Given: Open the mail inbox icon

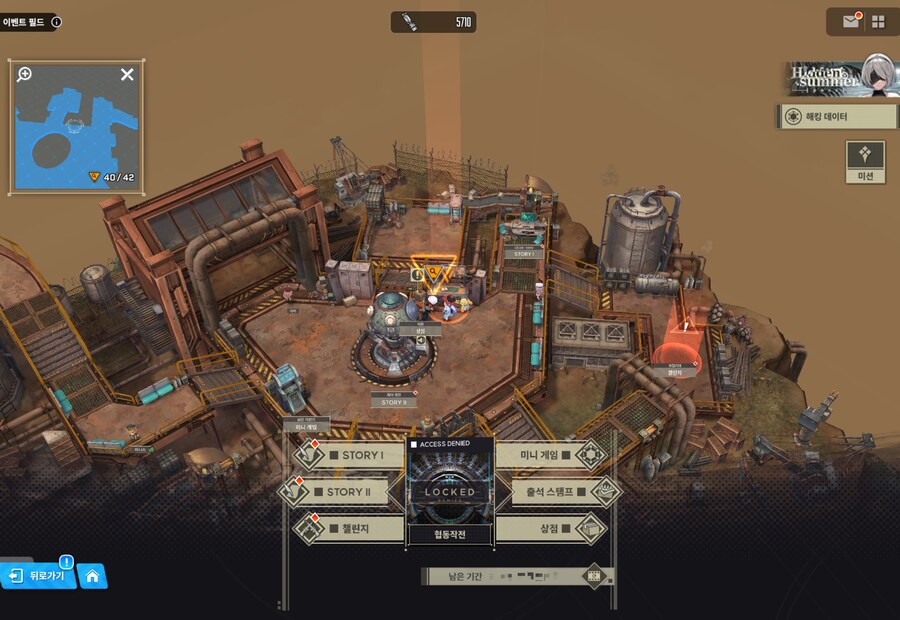Looking at the screenshot, I should 851,21.
